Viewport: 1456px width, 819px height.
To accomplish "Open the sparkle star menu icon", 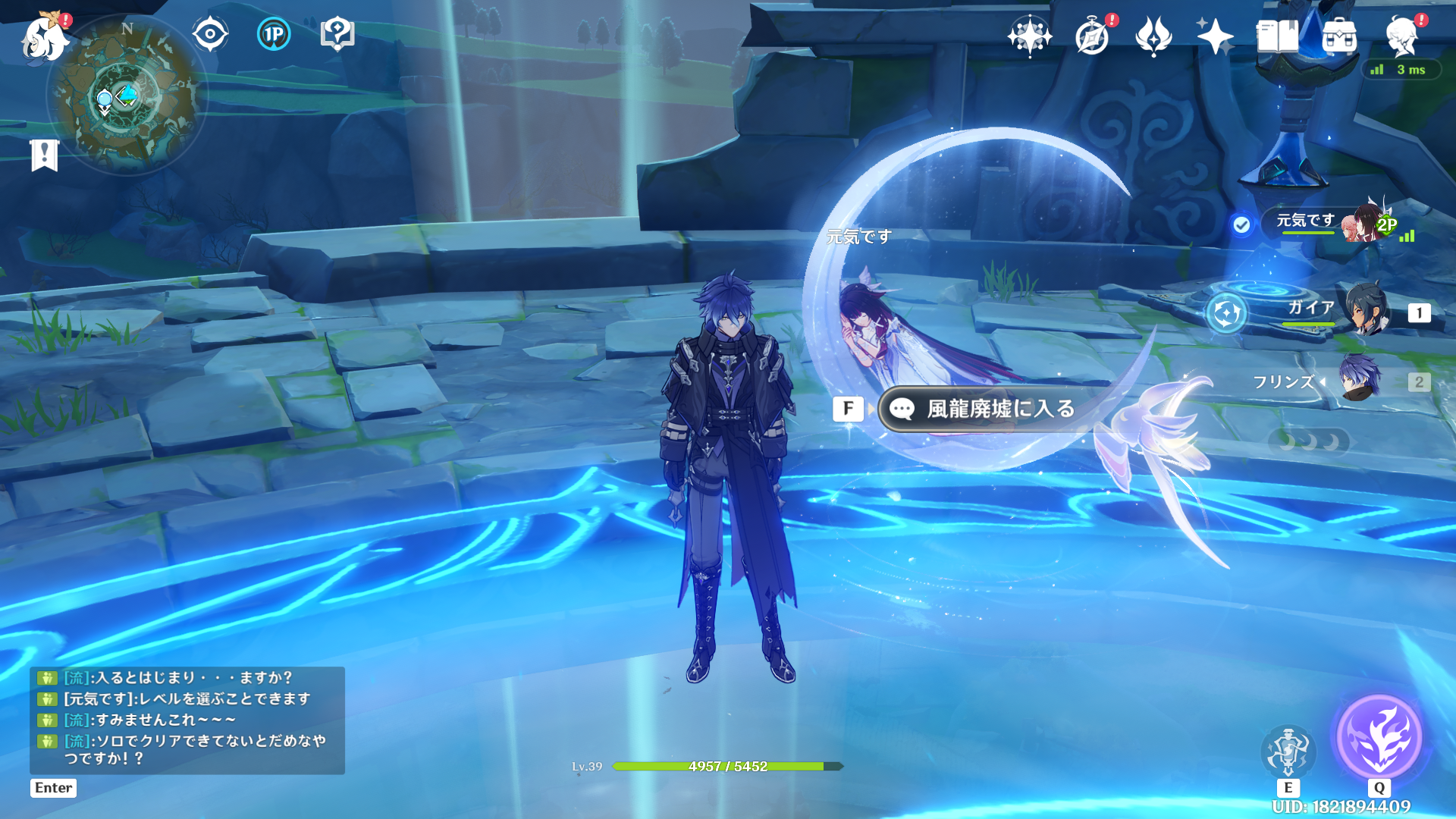I will pos(1215,36).
